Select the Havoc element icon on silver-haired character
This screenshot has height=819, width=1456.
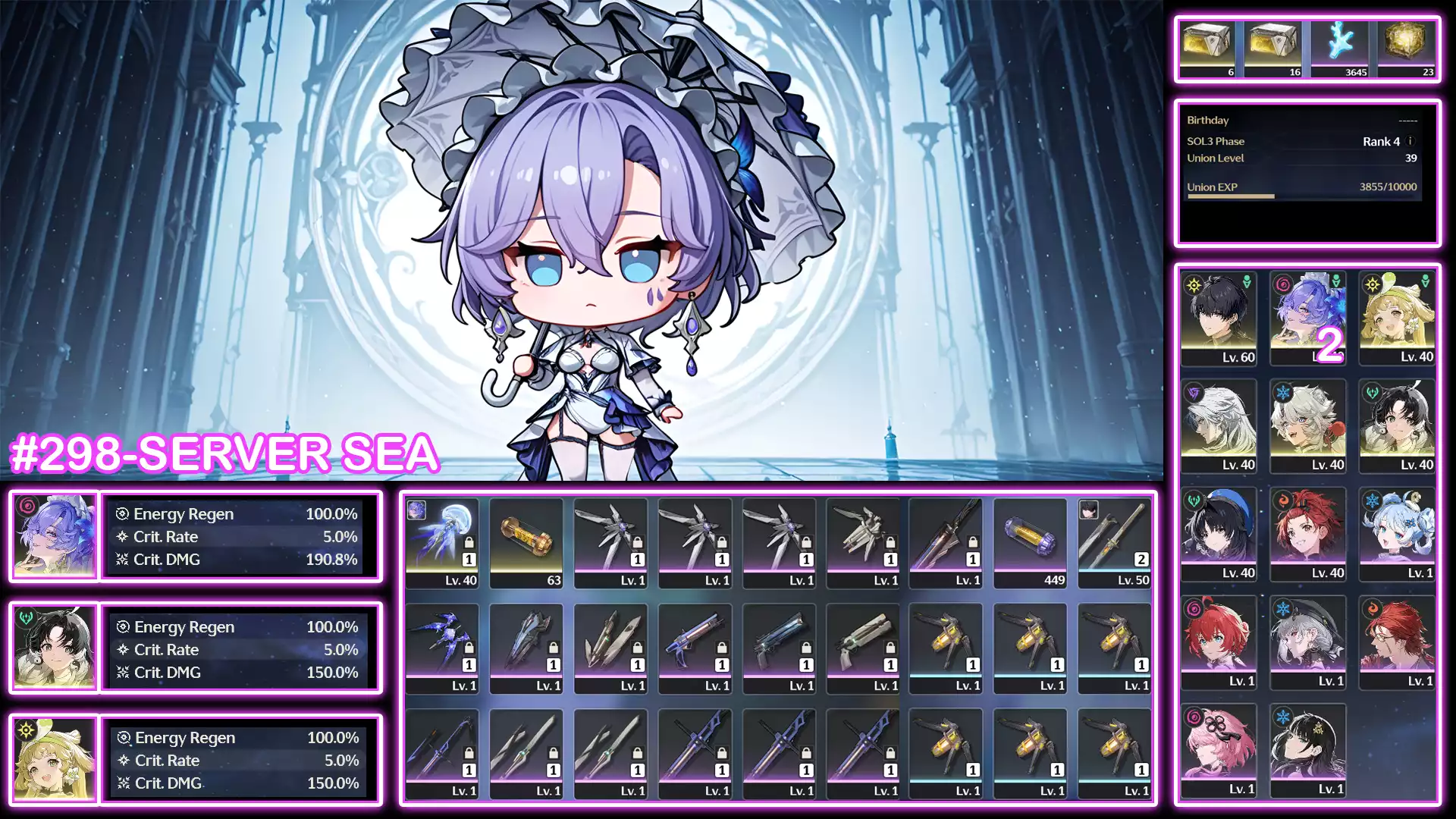[1193, 393]
